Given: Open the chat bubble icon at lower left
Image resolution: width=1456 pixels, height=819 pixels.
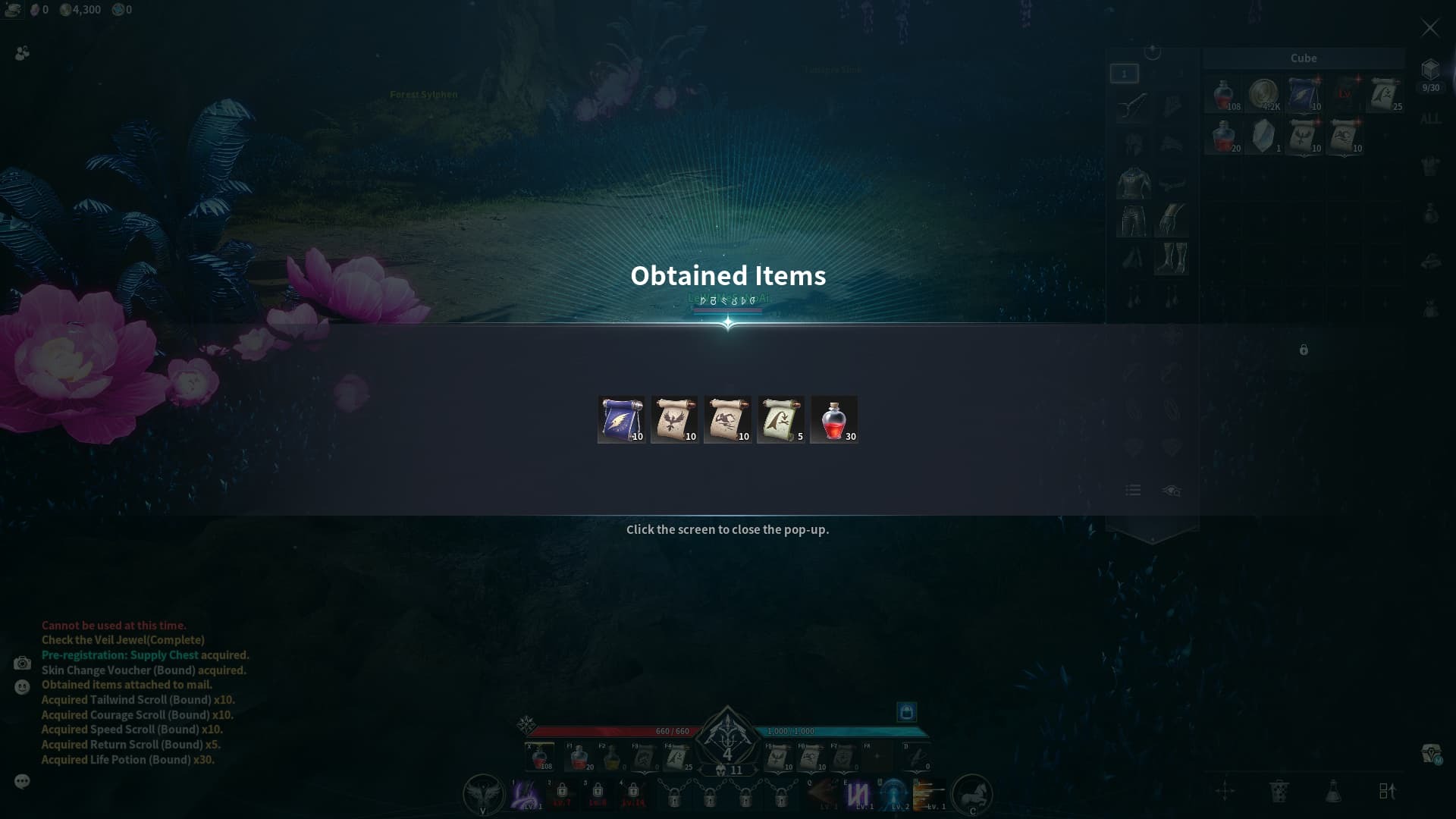Looking at the screenshot, I should (22, 781).
